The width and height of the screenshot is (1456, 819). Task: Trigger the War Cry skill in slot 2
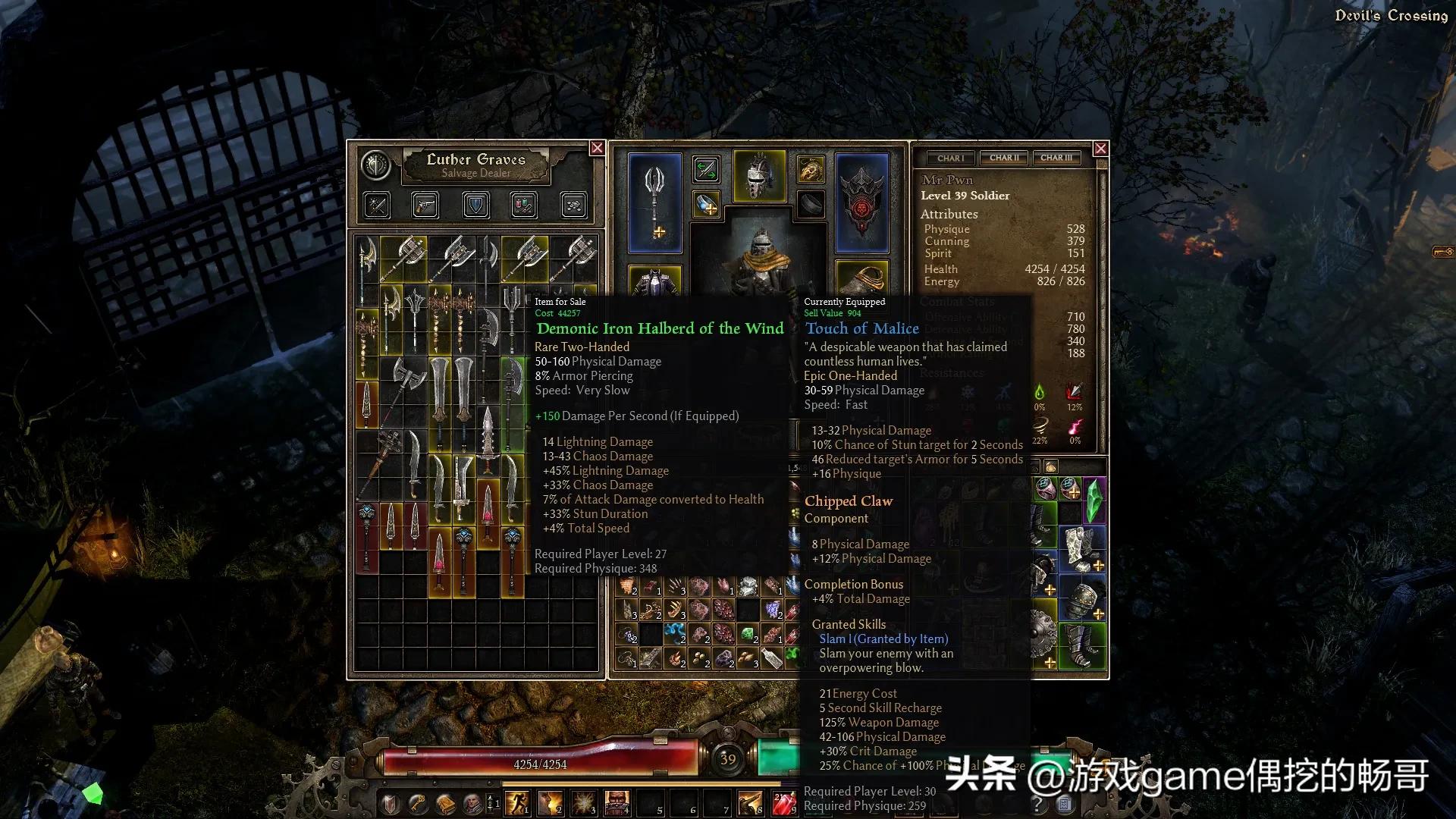tap(551, 802)
